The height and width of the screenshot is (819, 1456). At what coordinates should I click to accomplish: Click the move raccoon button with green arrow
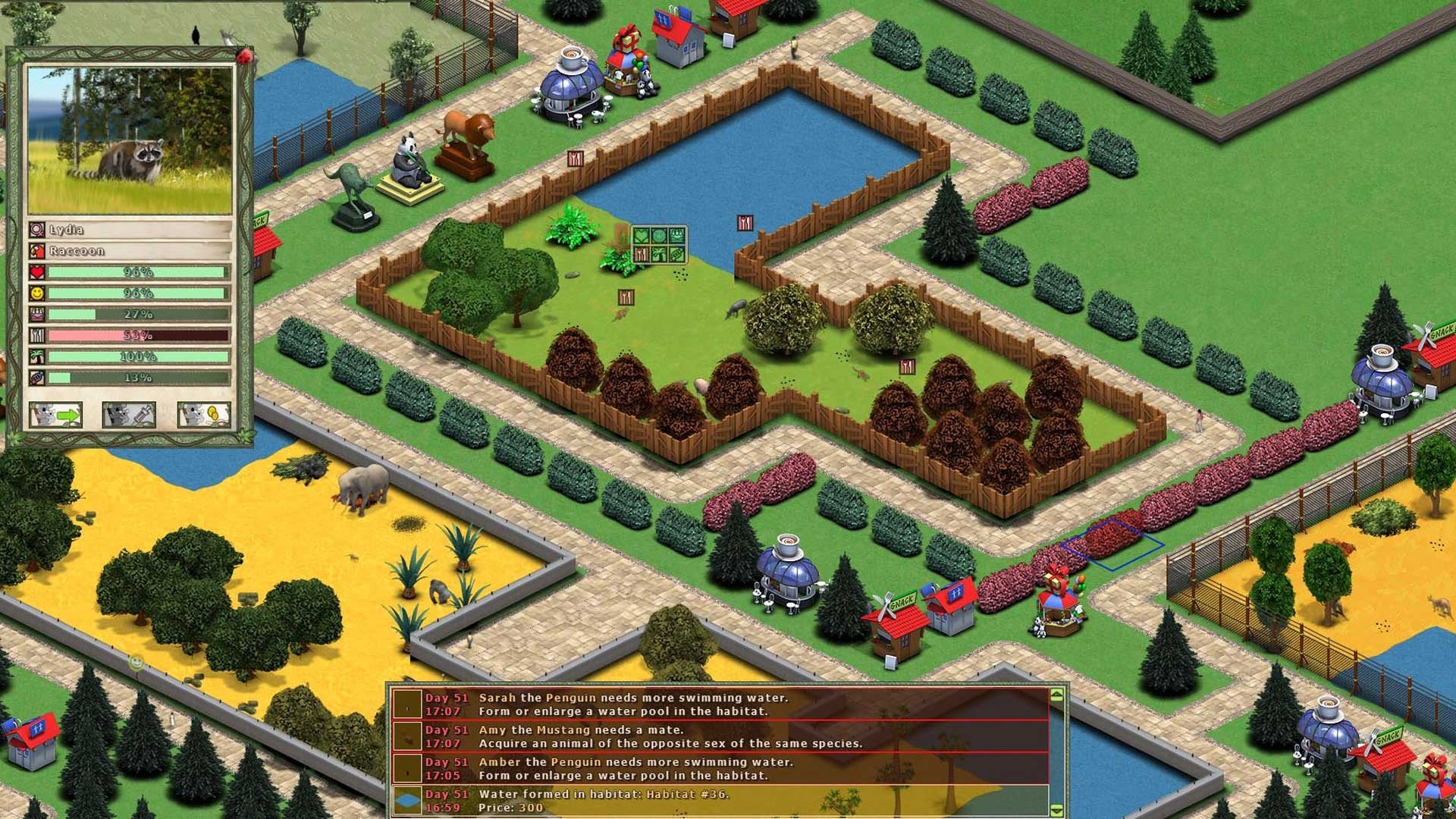click(55, 415)
